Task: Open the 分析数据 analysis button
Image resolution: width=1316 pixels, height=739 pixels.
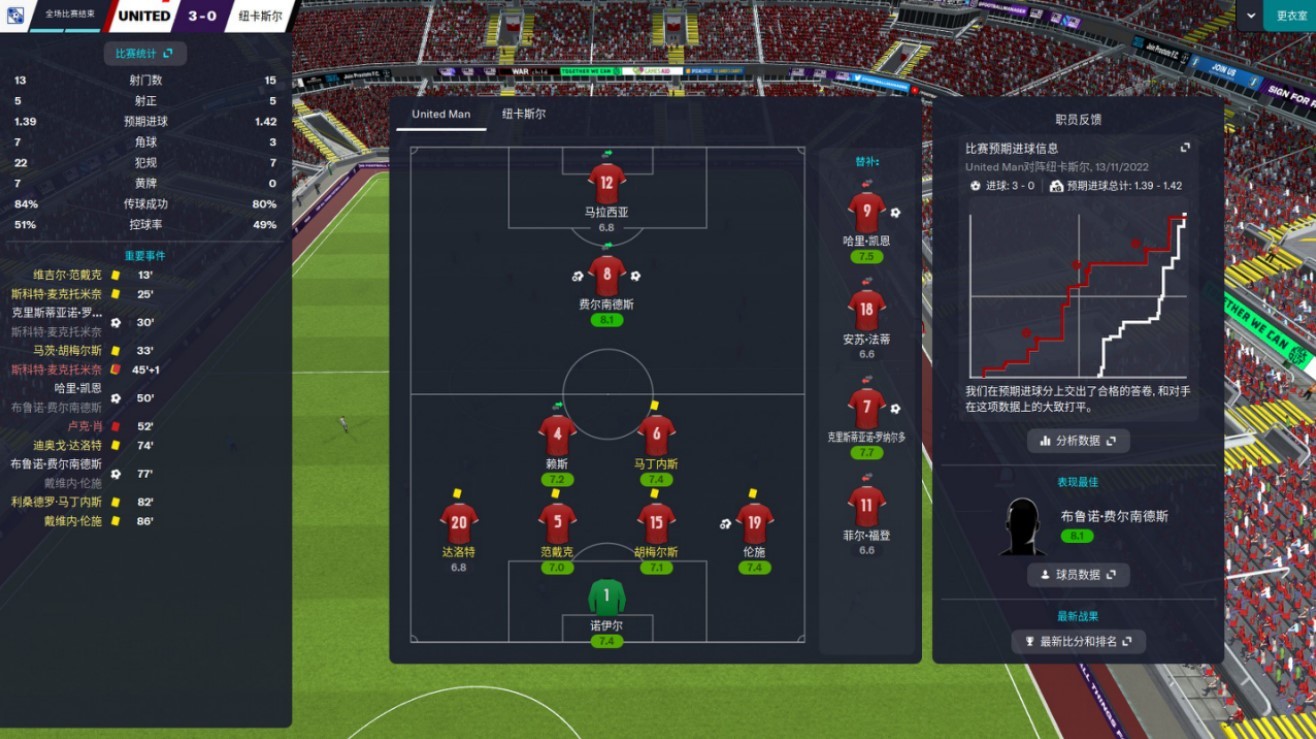Action: pyautogui.click(x=1078, y=440)
